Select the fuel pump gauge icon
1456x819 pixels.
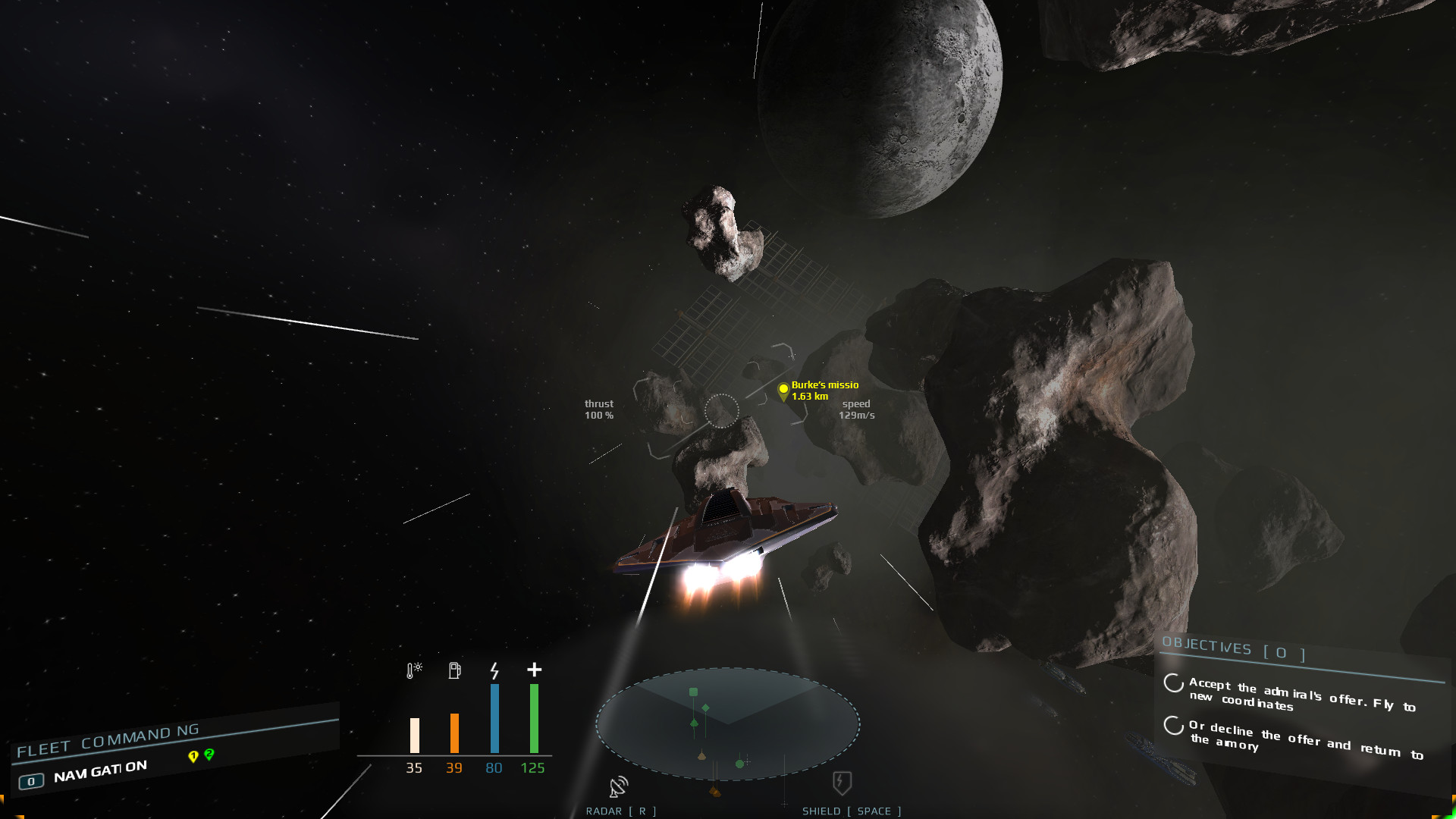(454, 670)
